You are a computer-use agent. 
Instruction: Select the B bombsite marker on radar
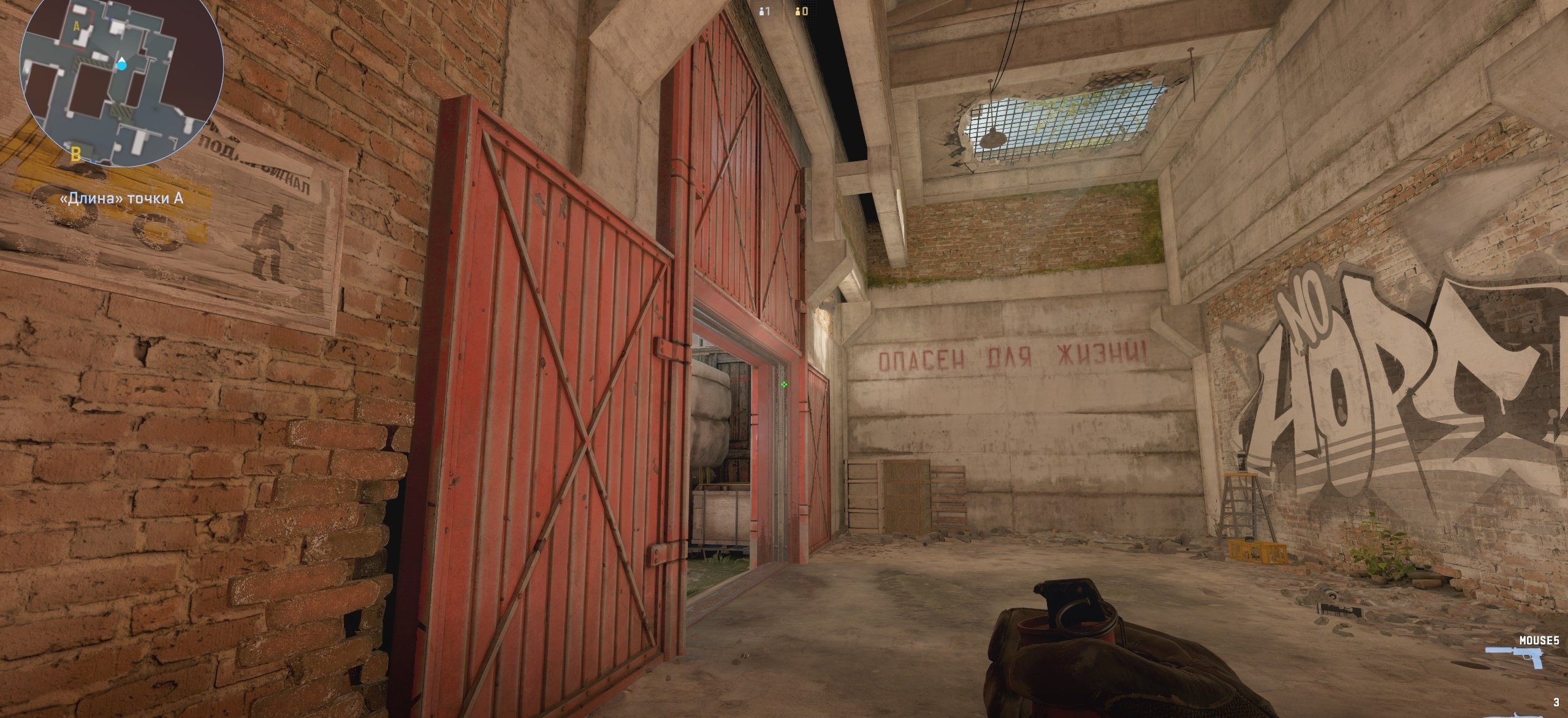[76, 153]
